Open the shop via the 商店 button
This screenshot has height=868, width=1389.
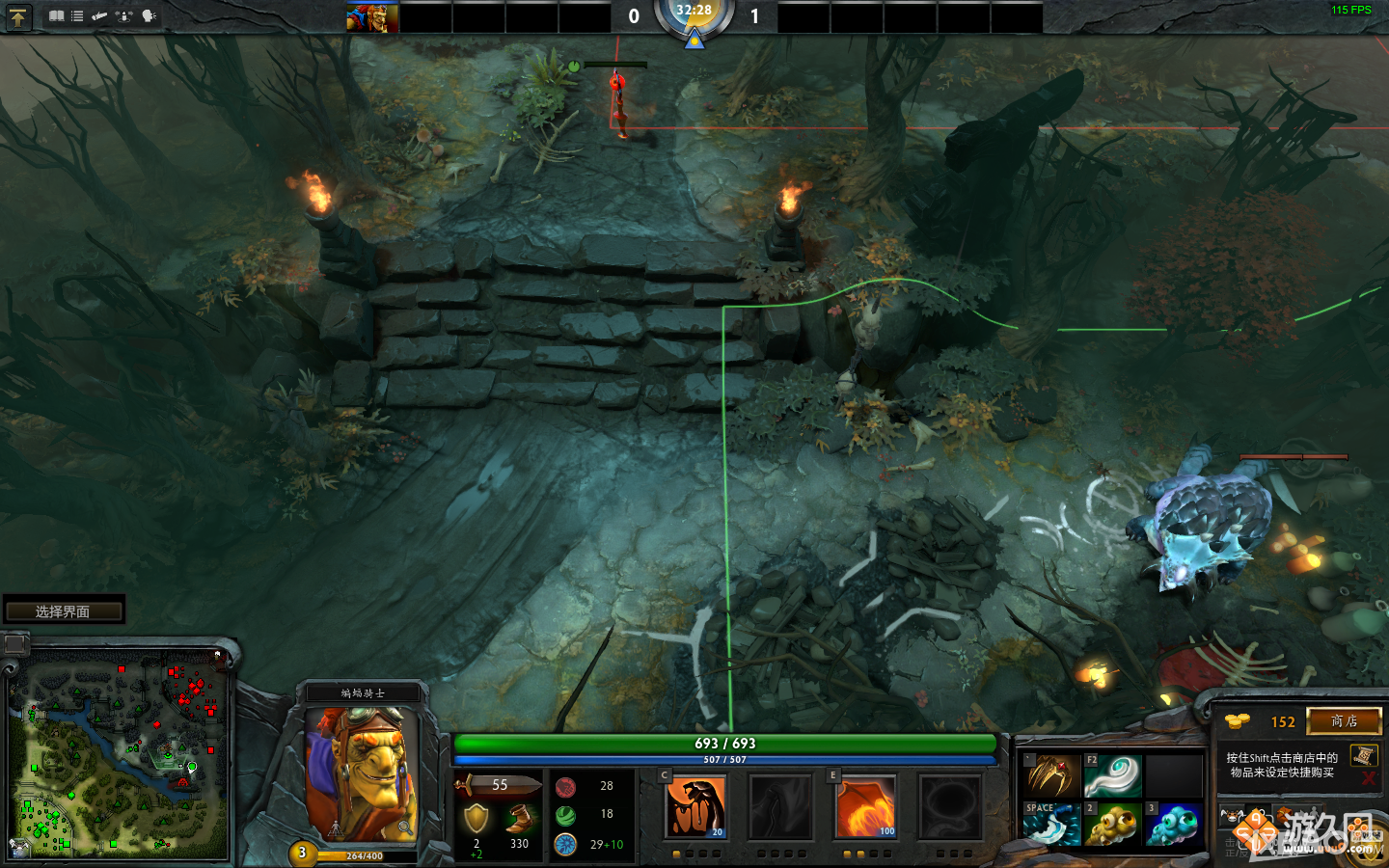[1345, 721]
